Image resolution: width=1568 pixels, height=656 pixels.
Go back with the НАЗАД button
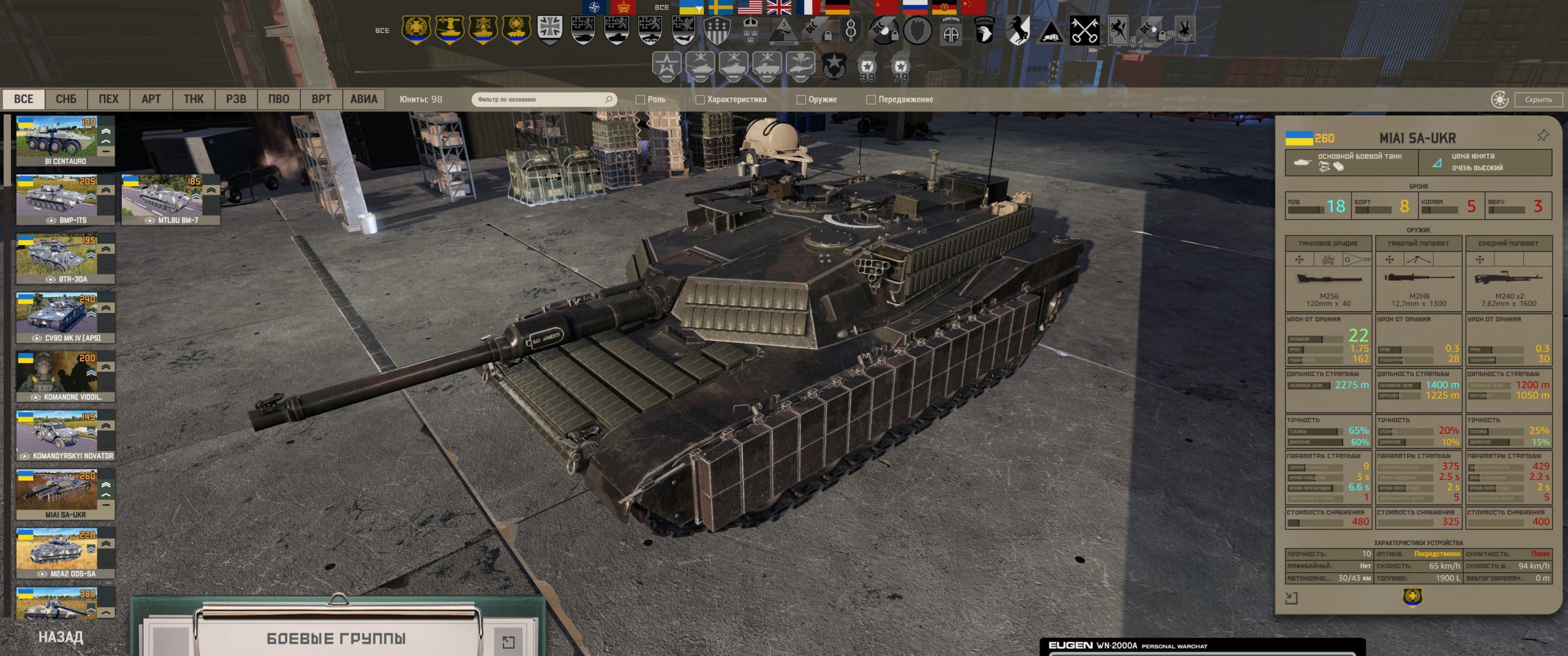coord(61,637)
